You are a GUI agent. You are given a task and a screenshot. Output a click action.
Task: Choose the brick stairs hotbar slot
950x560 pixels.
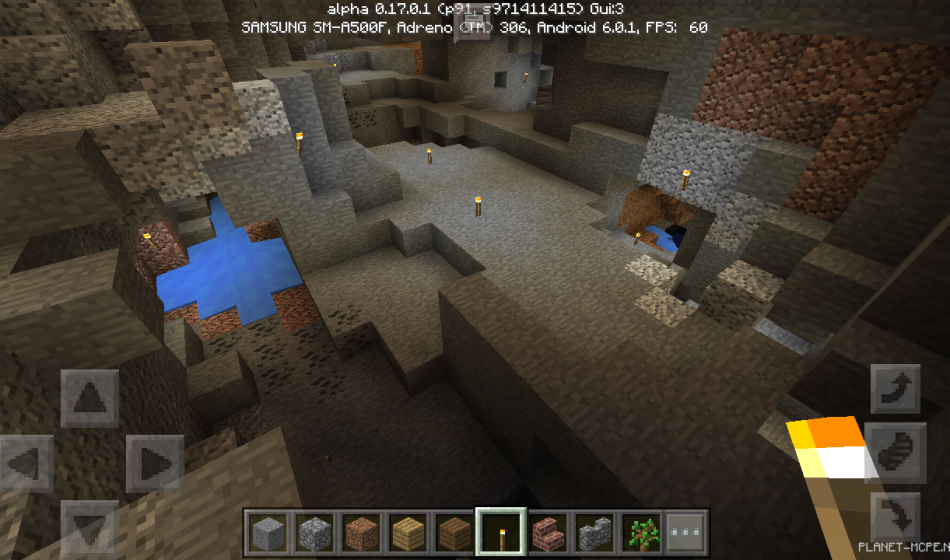544,530
